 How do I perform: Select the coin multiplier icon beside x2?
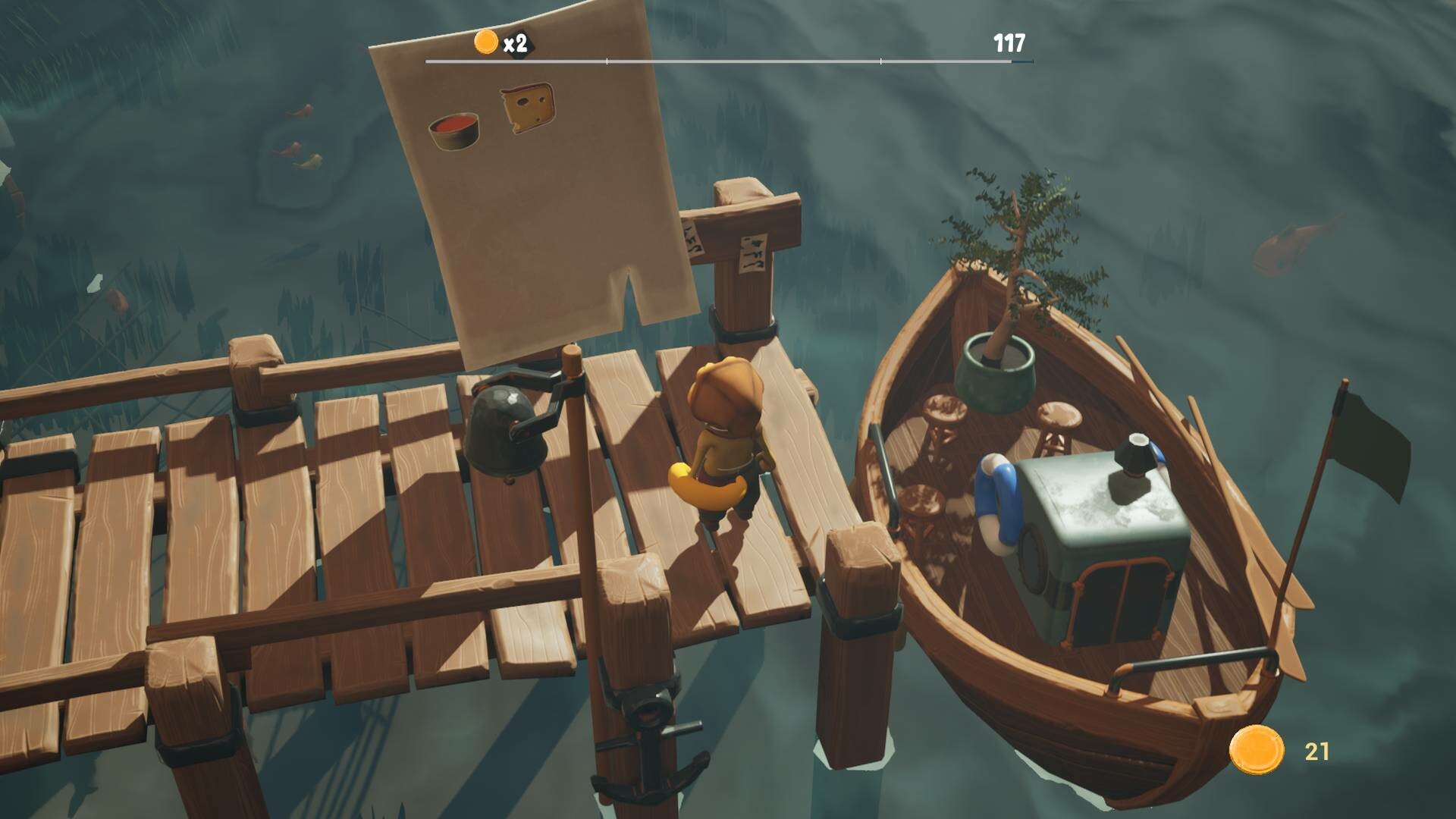click(x=486, y=42)
